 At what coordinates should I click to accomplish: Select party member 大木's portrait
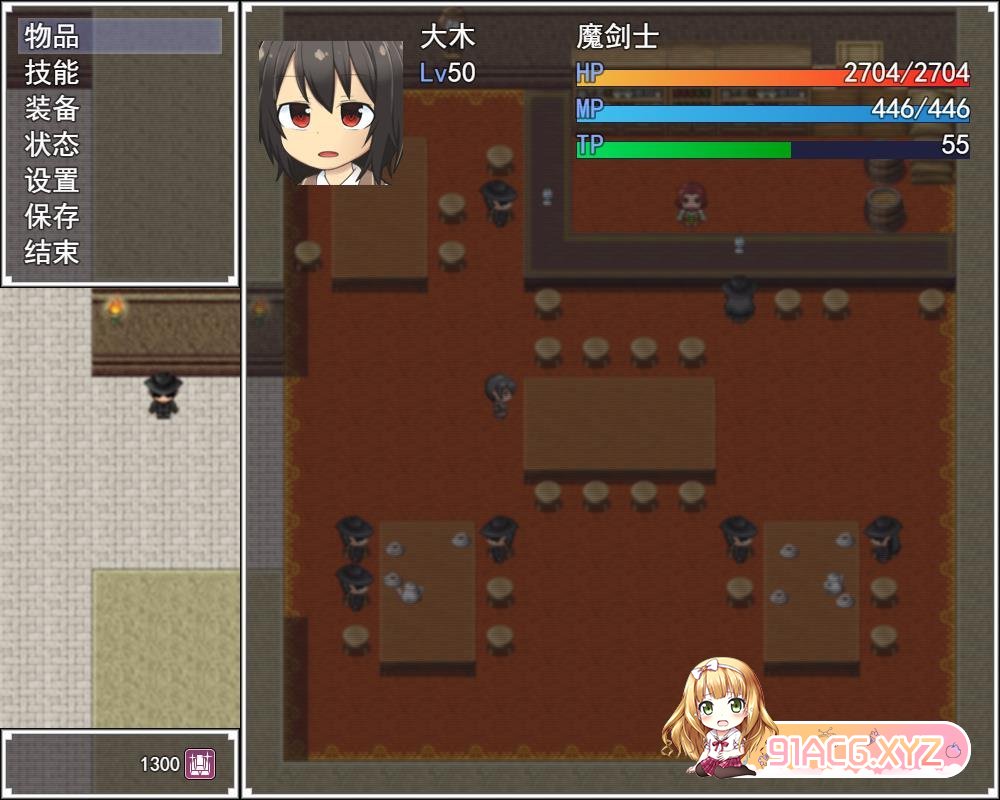click(x=330, y=112)
